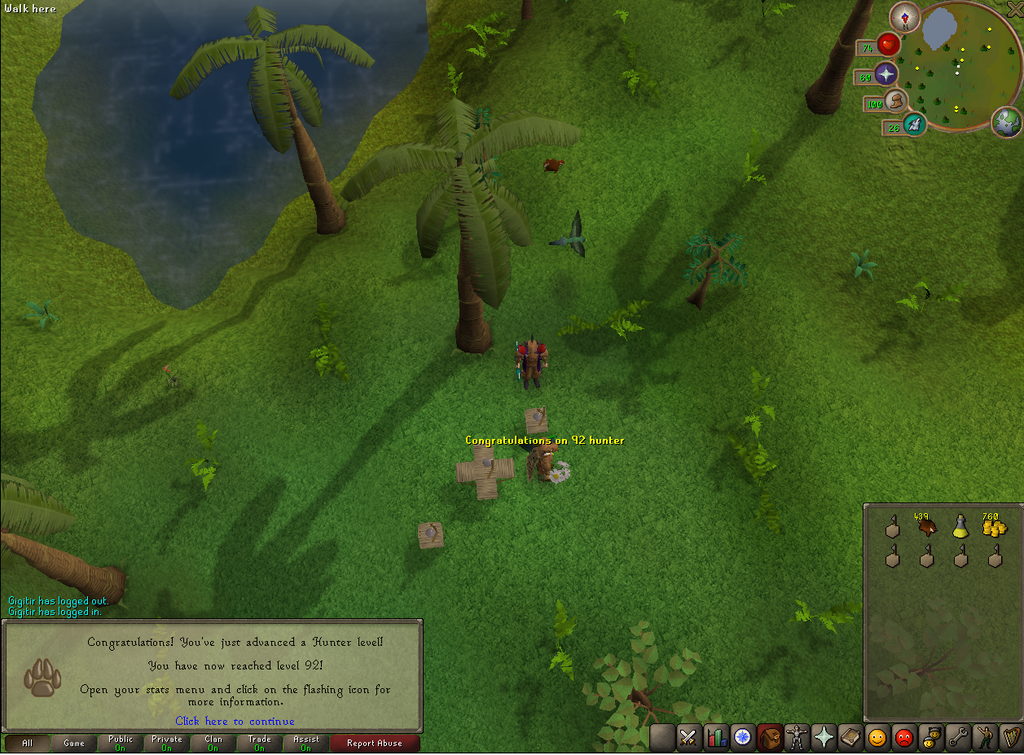Open the combat styles crossed-swords tab
Screen dimensions: 1024x755
pos(688,739)
